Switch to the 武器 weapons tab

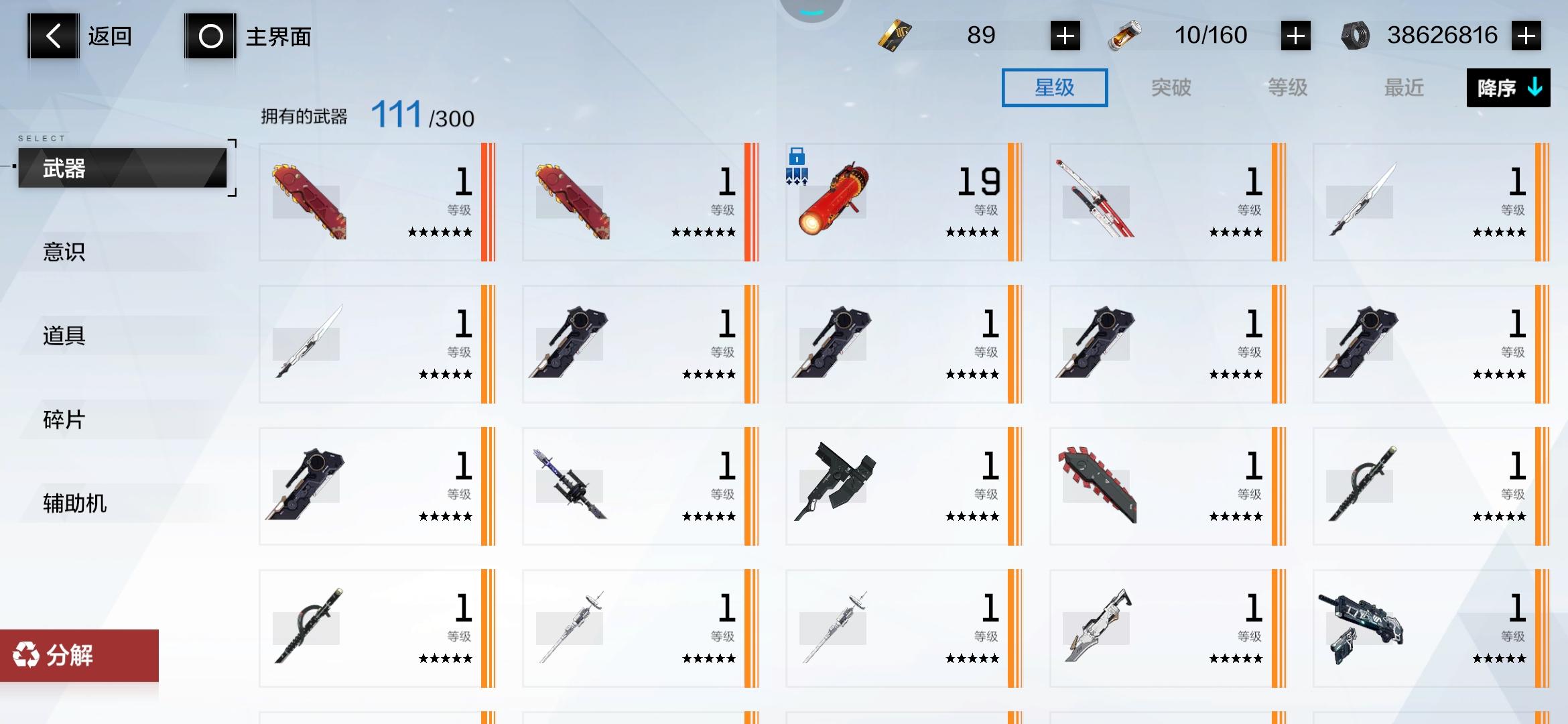pos(121,168)
